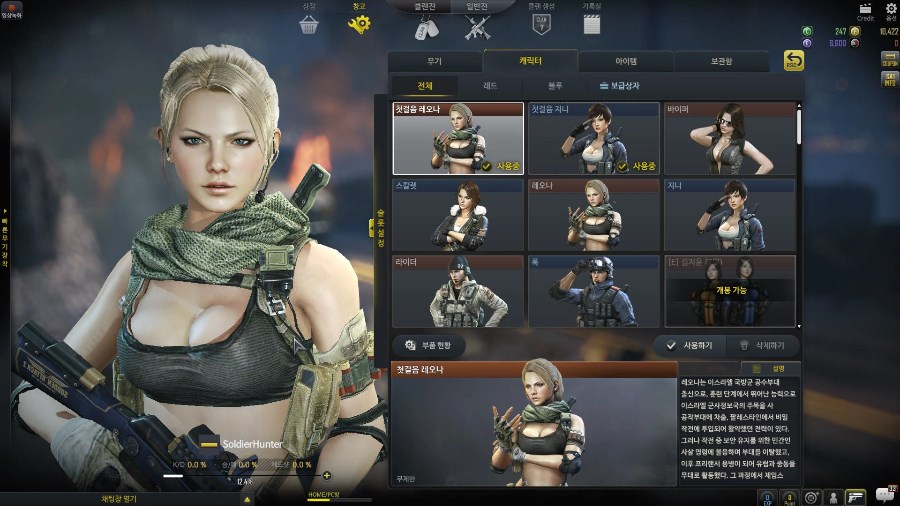Open the 보급상자 supply box filter

click(x=620, y=87)
